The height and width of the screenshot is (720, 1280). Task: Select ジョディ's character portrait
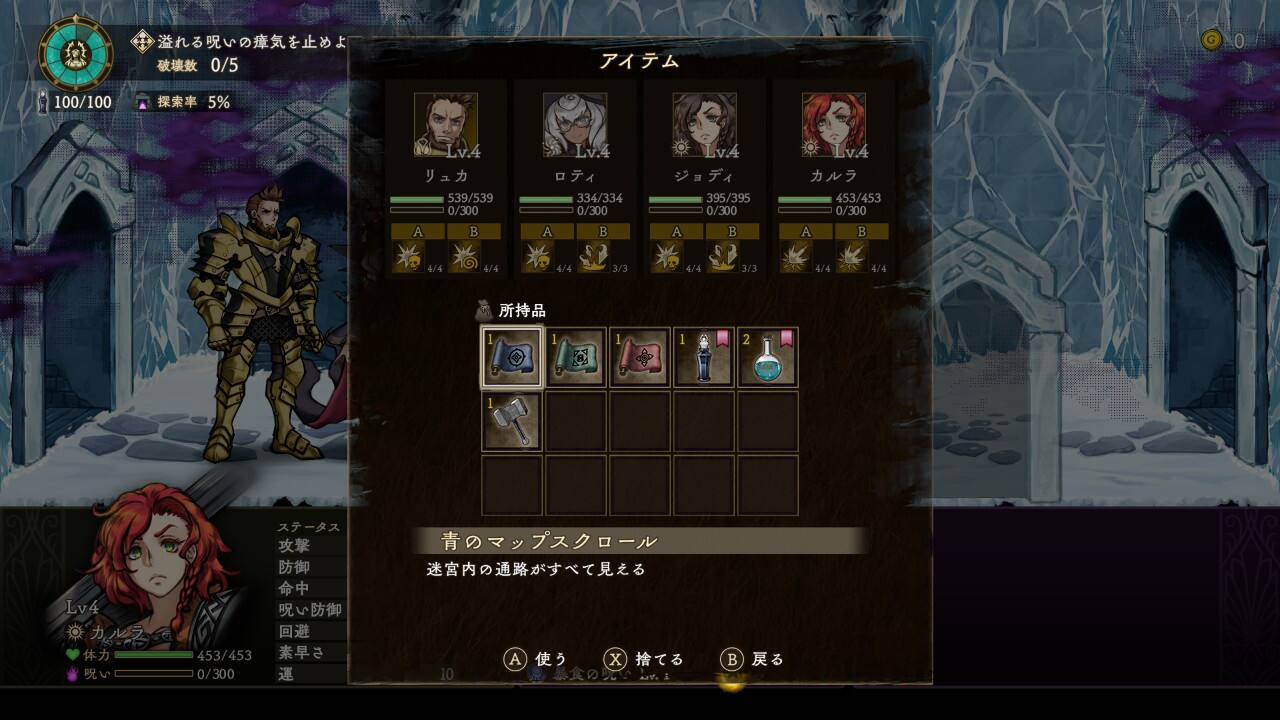(704, 125)
